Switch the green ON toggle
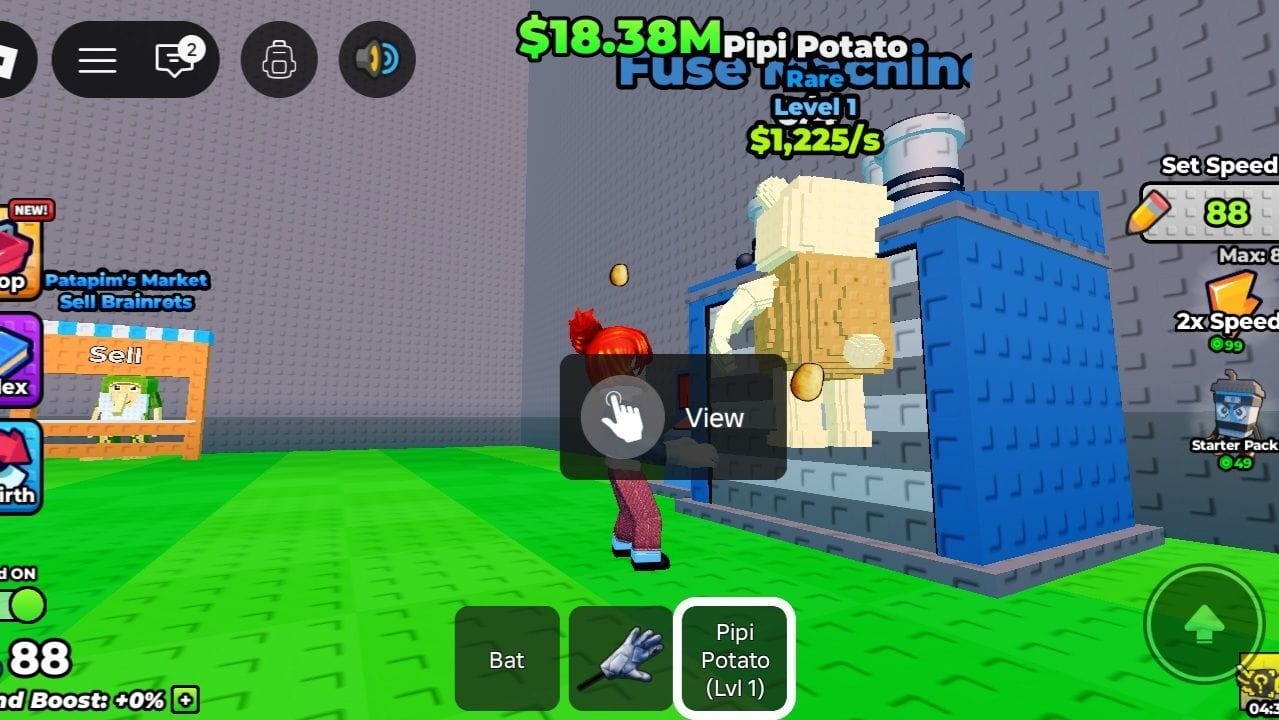This screenshot has height=720, width=1279. (x=24, y=604)
